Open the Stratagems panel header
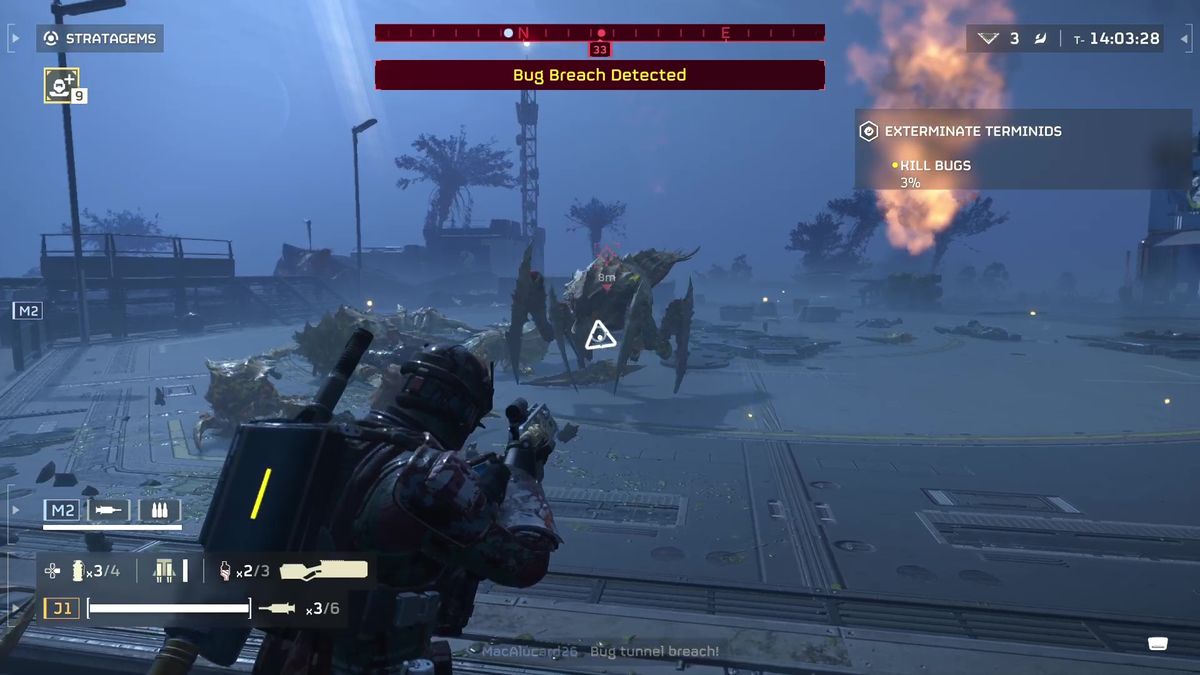The image size is (1200, 675). [99, 39]
